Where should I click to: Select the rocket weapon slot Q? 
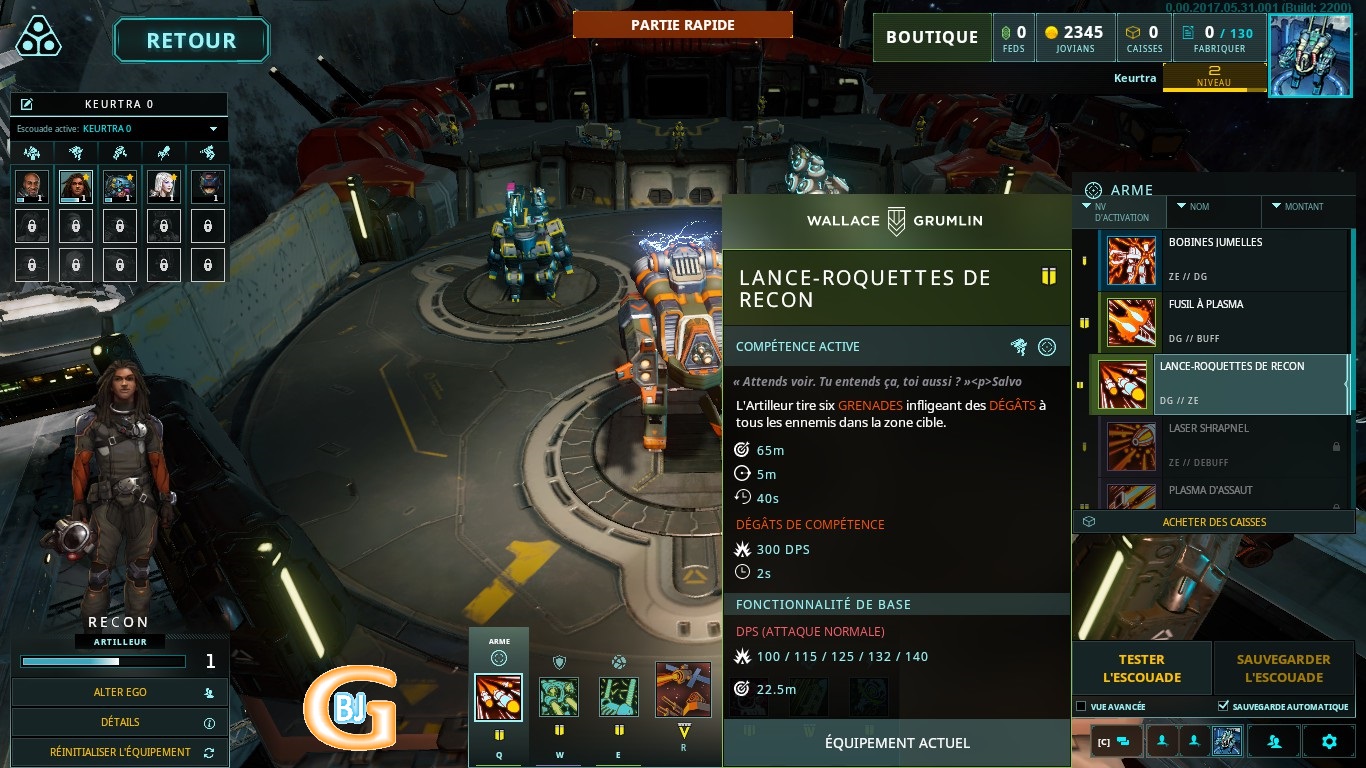pos(498,697)
